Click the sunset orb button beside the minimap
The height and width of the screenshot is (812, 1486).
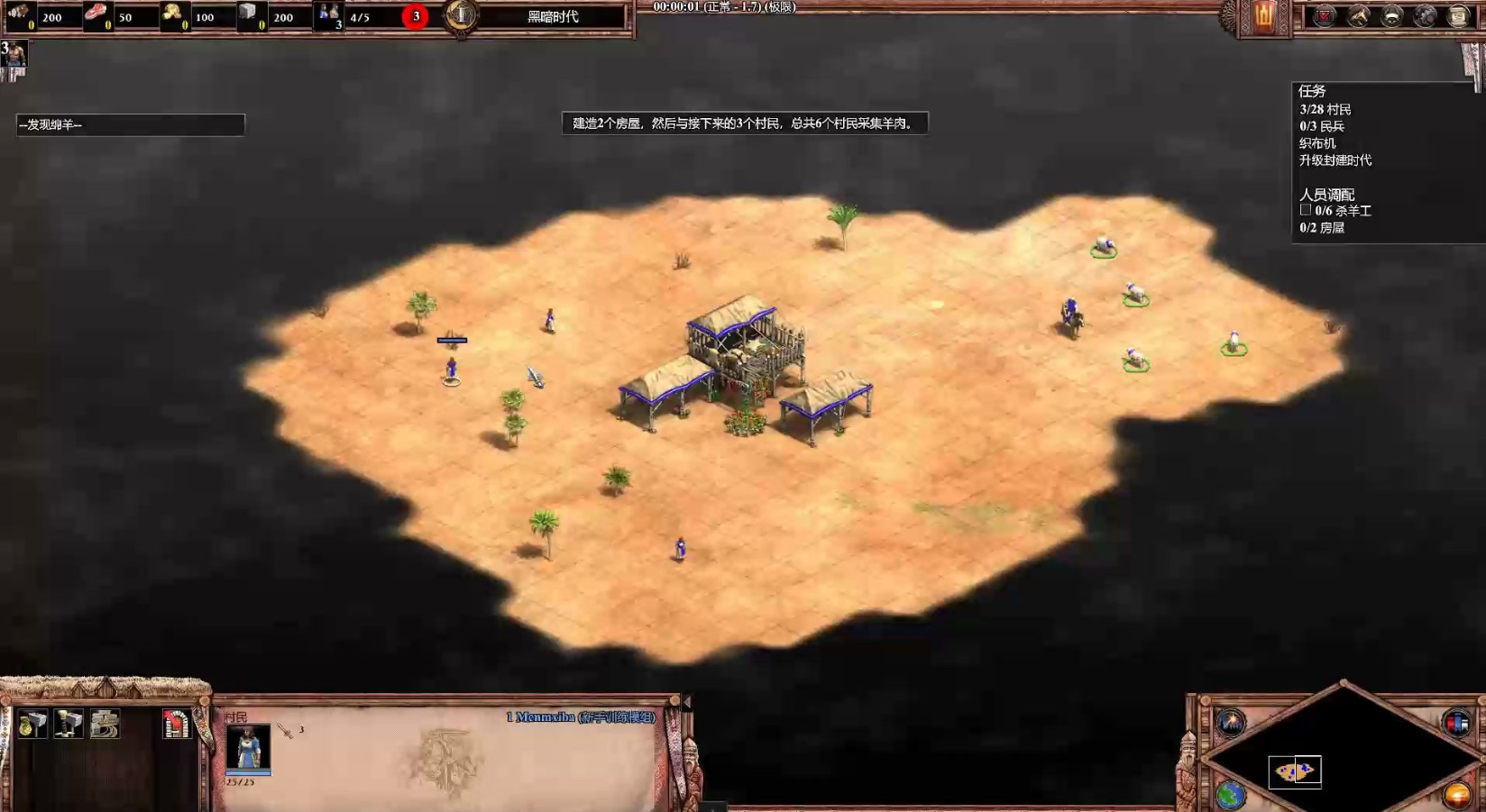1456,795
